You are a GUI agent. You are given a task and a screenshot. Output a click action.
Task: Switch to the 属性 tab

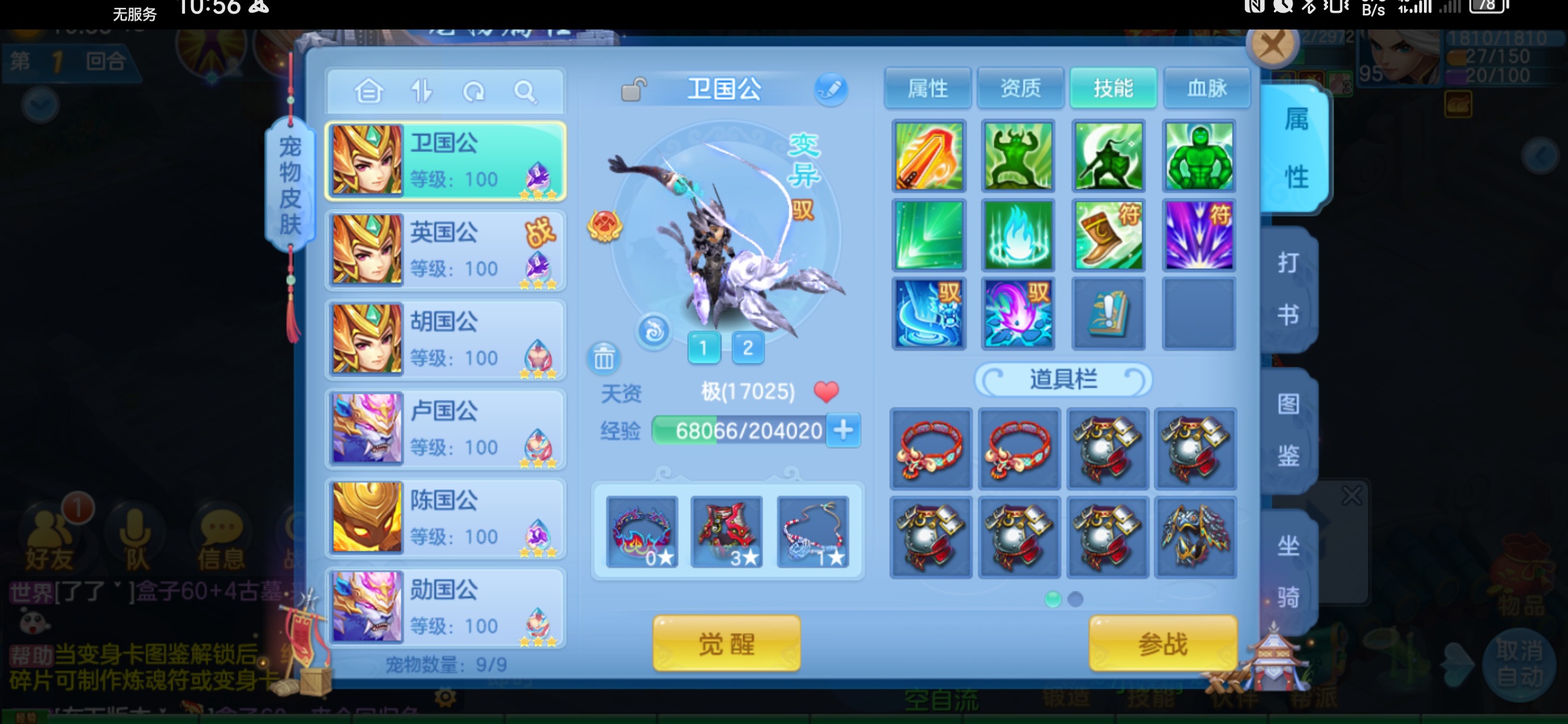[927, 88]
